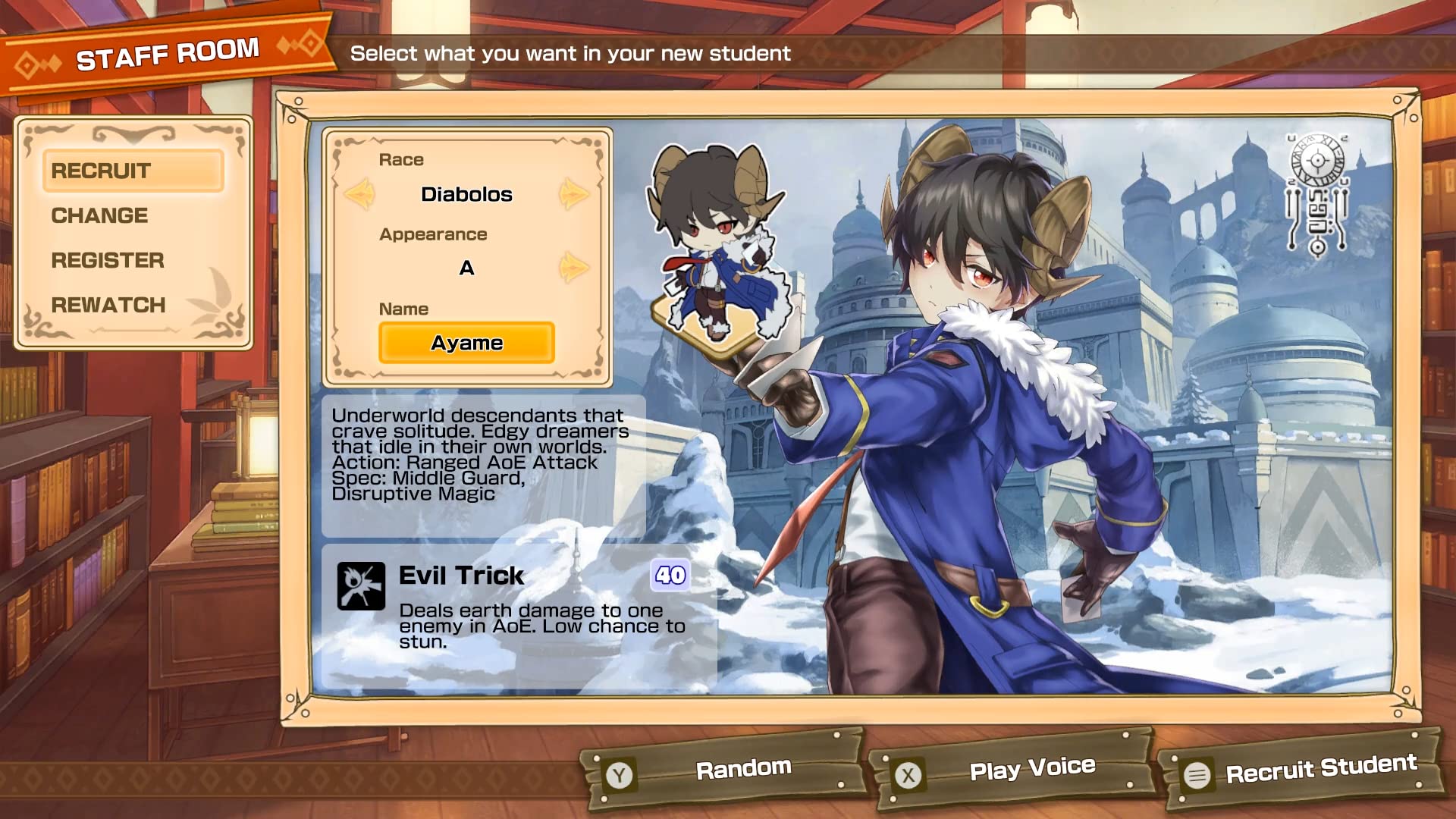Open the REWATCH menu option
This screenshot has width=1456, height=819.
(x=108, y=305)
